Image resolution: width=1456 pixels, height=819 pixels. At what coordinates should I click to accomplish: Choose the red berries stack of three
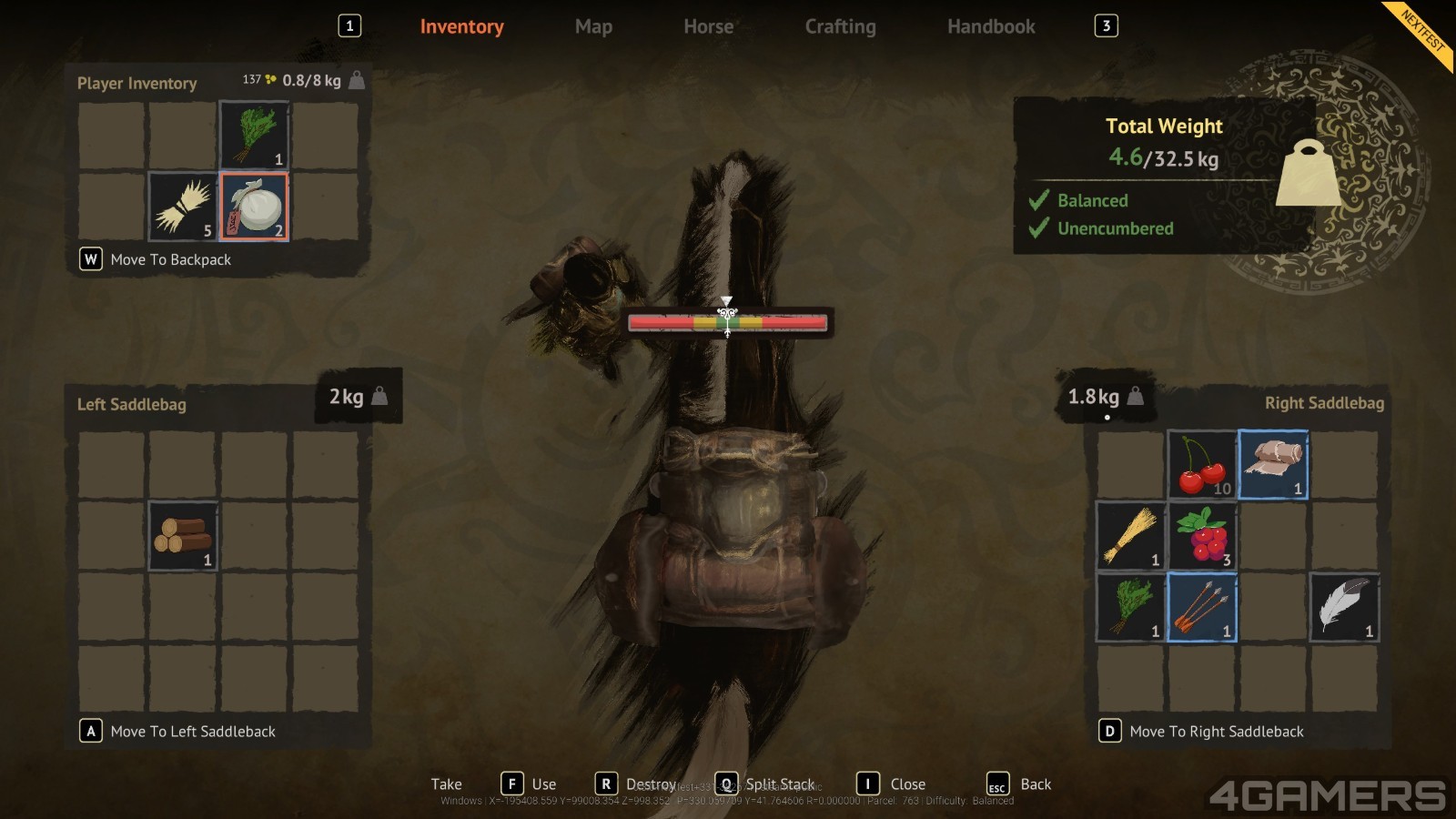tap(1202, 536)
